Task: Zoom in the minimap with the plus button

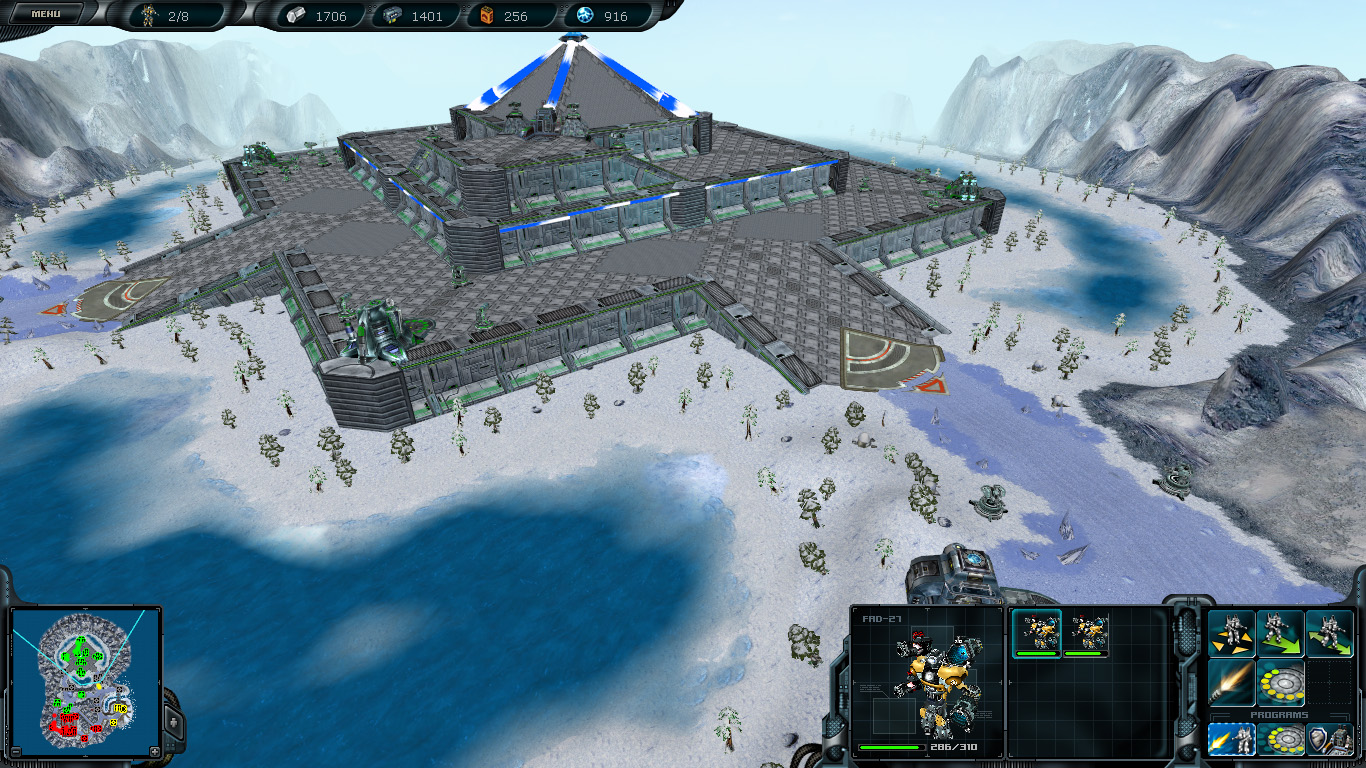Action: [x=154, y=751]
